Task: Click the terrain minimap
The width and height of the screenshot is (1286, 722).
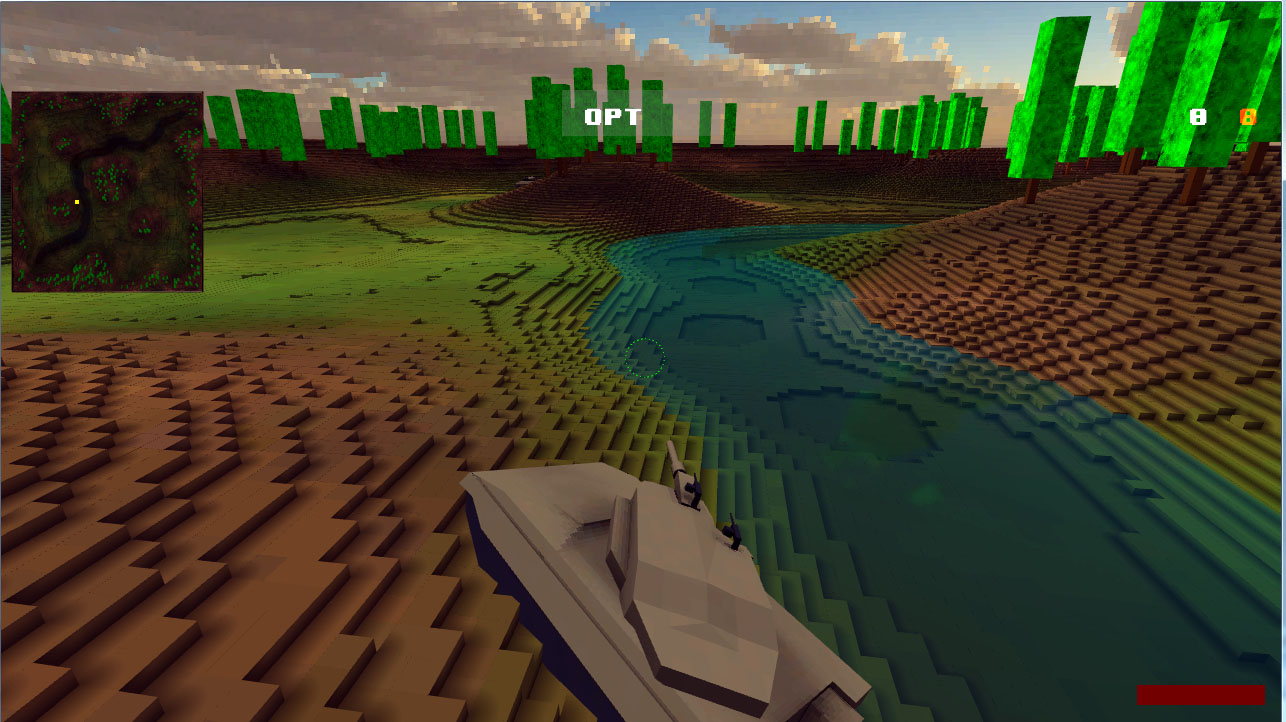Action: point(107,192)
